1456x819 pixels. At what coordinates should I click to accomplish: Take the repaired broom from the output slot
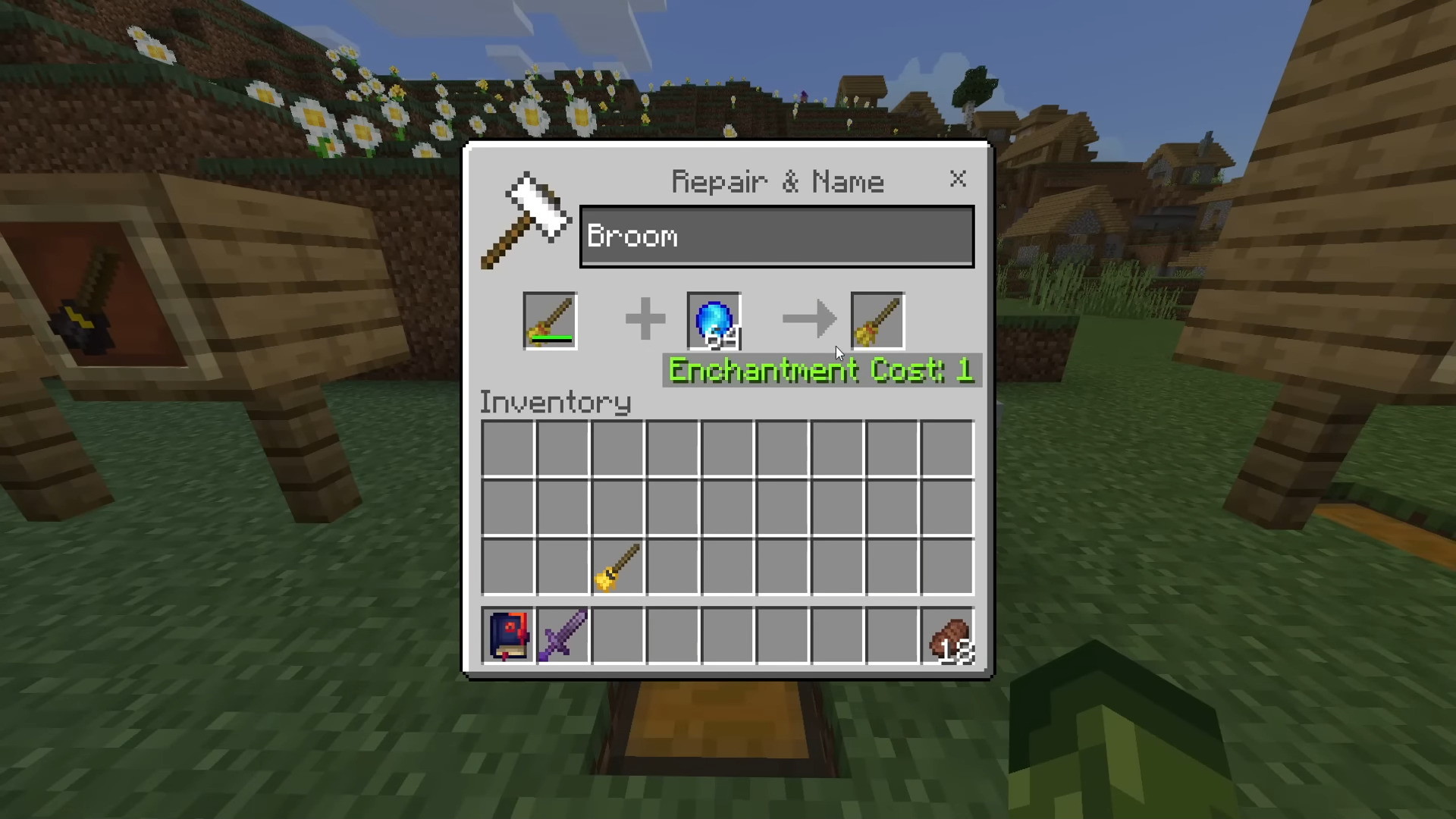877,319
